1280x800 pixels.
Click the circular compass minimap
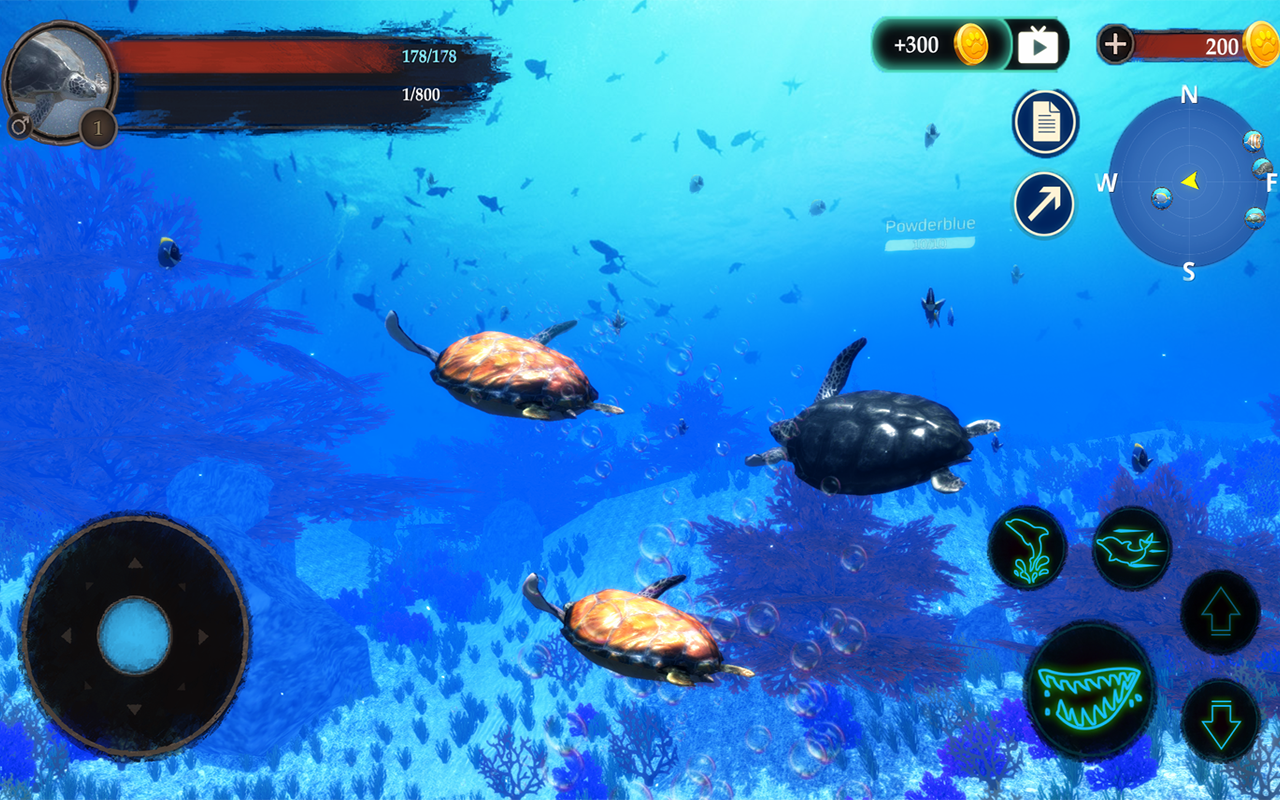1188,182
